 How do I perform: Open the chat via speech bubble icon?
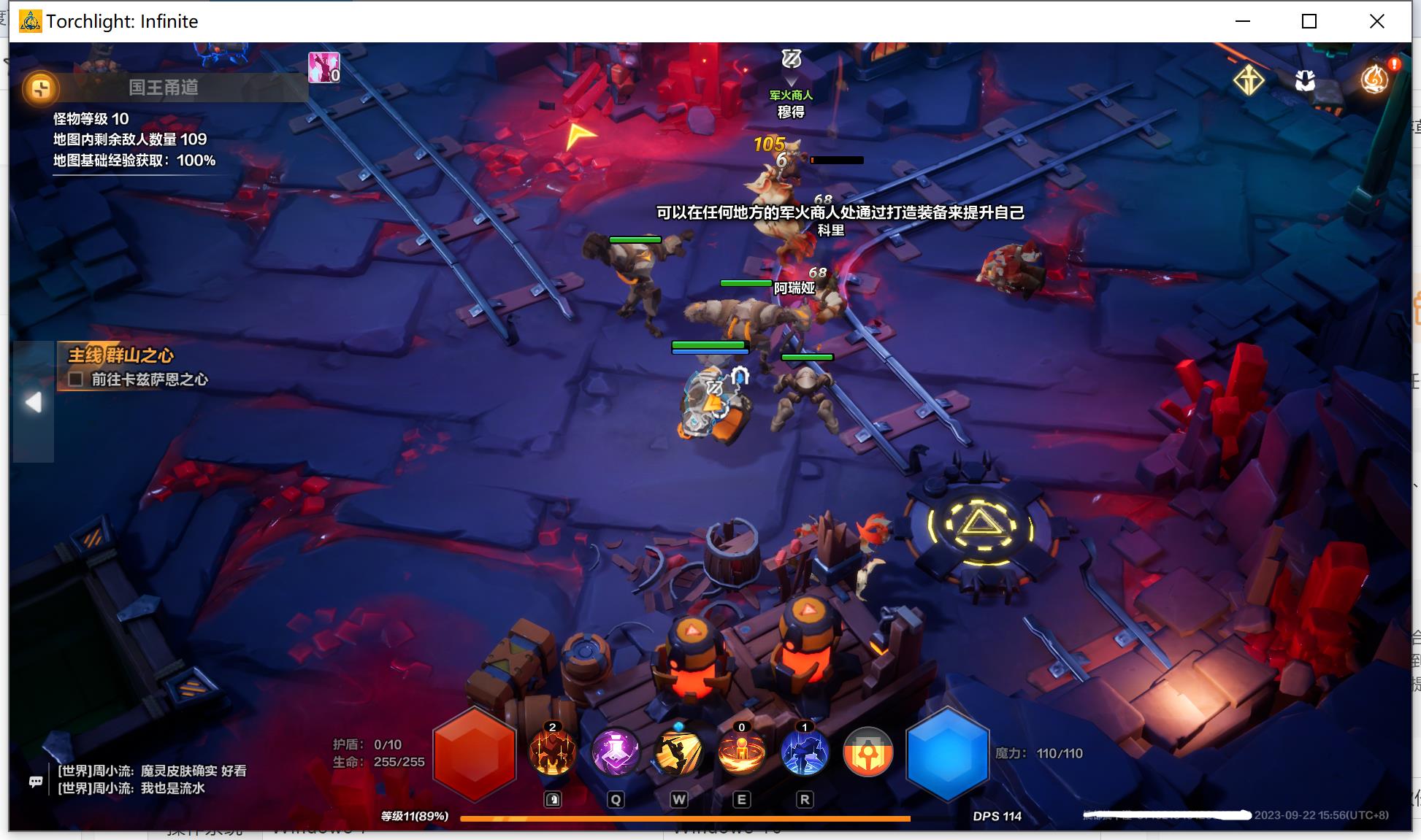[x=36, y=782]
